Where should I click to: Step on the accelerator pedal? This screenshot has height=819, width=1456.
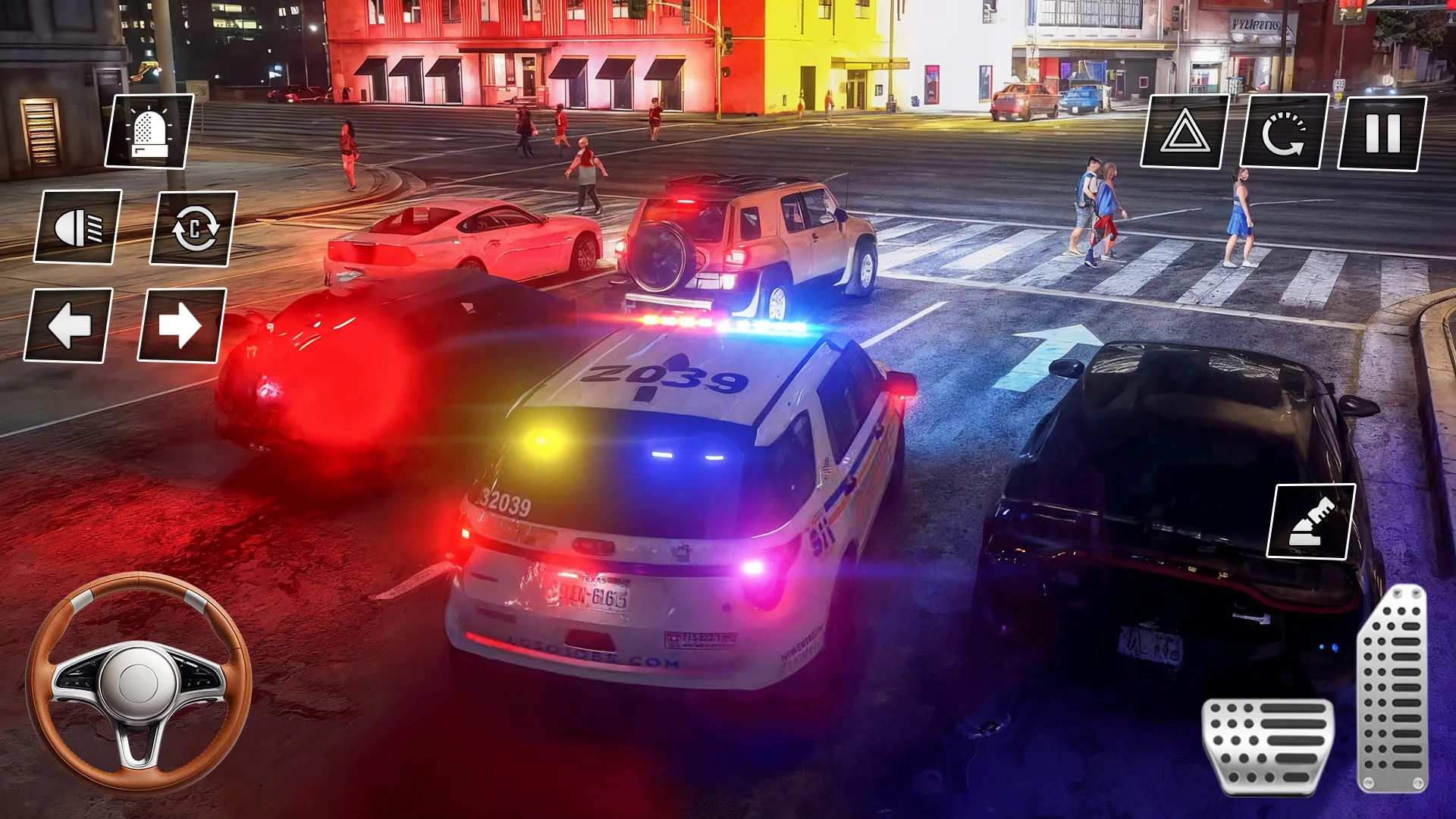[1394, 689]
